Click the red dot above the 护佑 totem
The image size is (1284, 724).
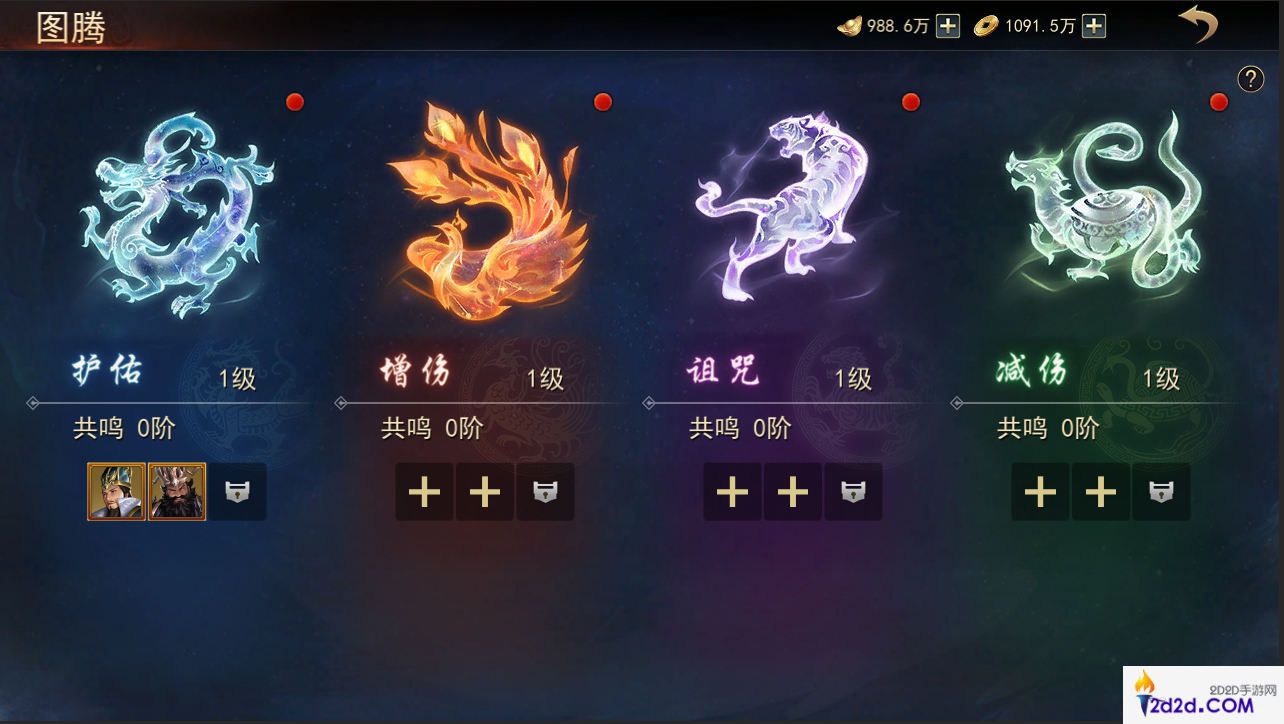coord(294,101)
